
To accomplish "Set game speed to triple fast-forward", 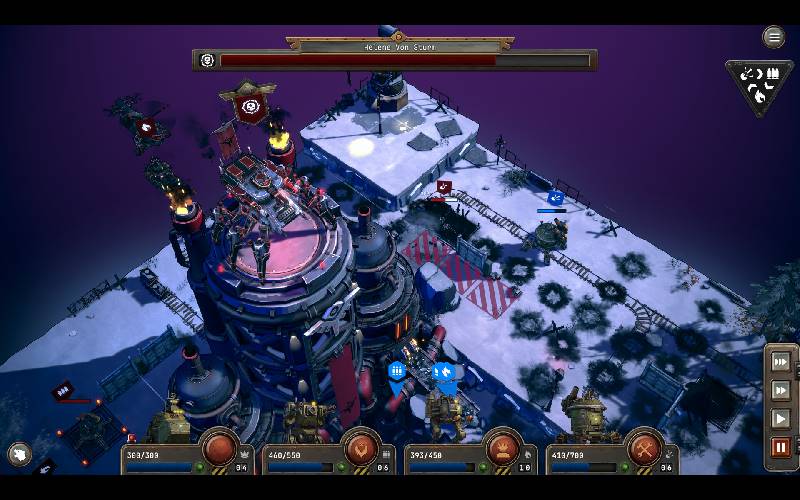I will [x=781, y=361].
